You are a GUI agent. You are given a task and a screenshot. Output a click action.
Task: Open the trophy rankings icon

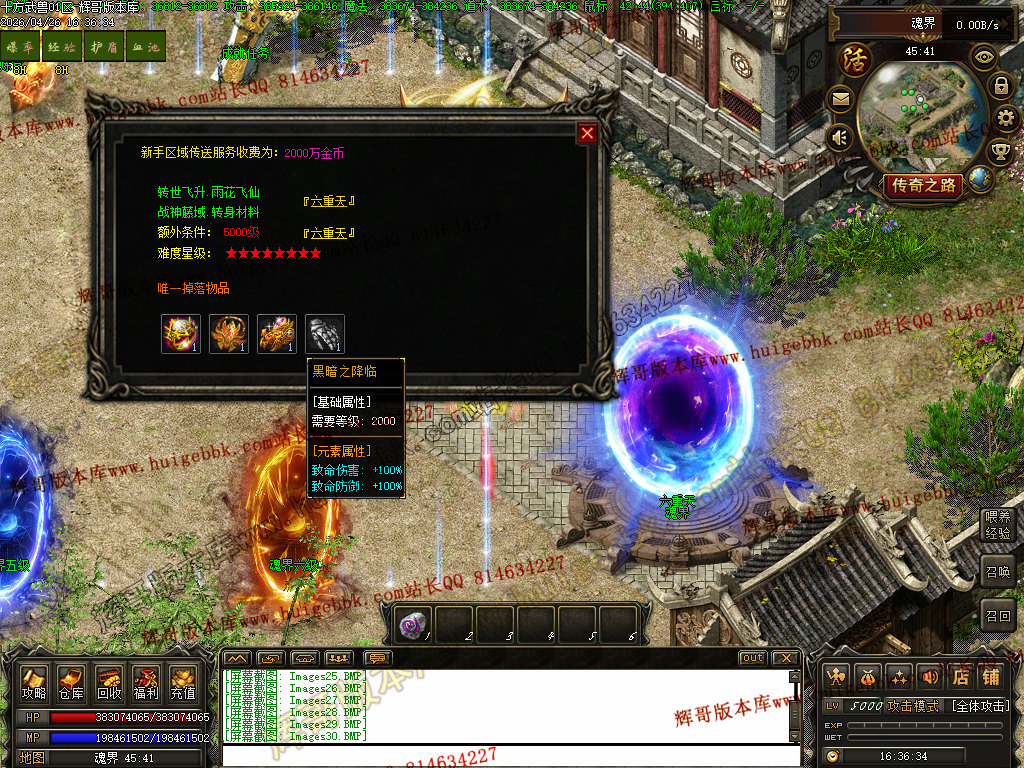click(1000, 152)
